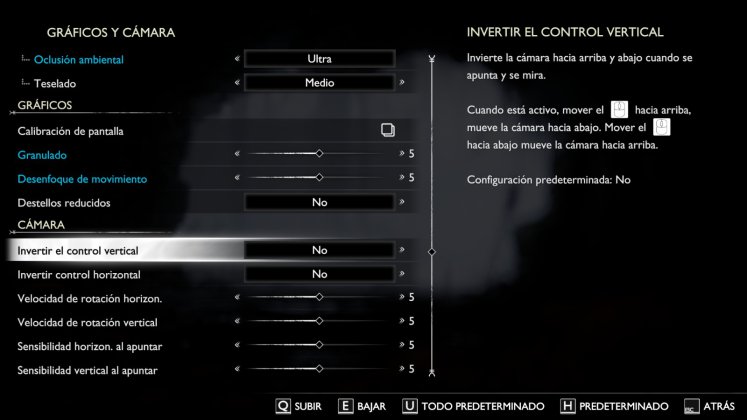
Task: Toggle Destellos reducidos with right arrow
Action: tap(402, 202)
